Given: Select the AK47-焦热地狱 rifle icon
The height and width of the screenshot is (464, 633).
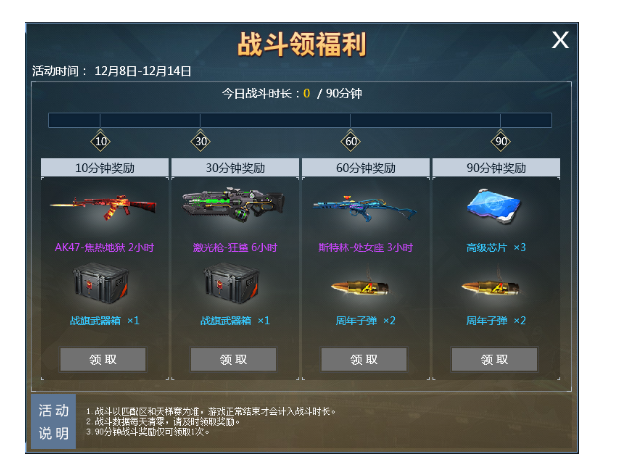Looking at the screenshot, I should (103, 208).
